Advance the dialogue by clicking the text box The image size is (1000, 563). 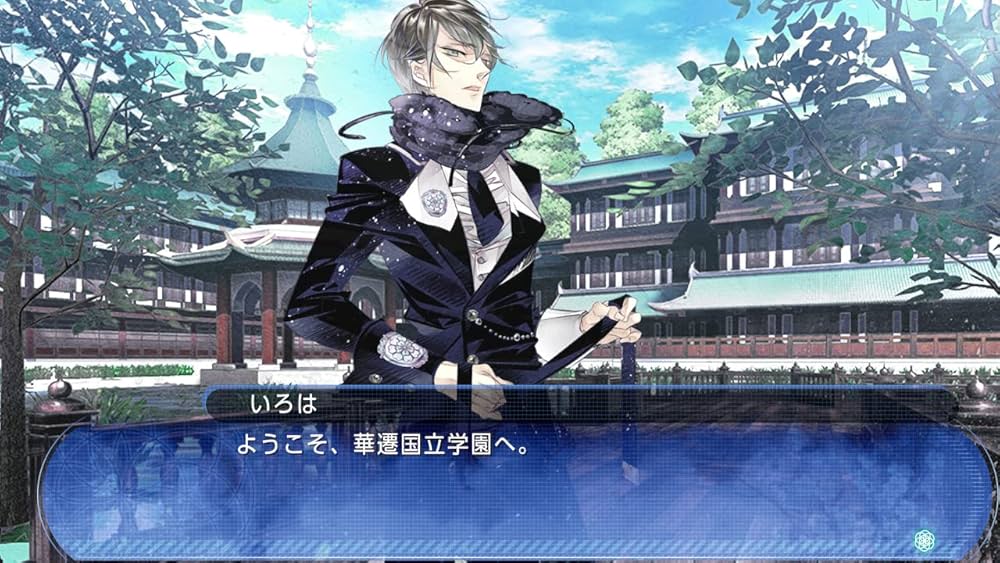pyautogui.click(x=500, y=490)
